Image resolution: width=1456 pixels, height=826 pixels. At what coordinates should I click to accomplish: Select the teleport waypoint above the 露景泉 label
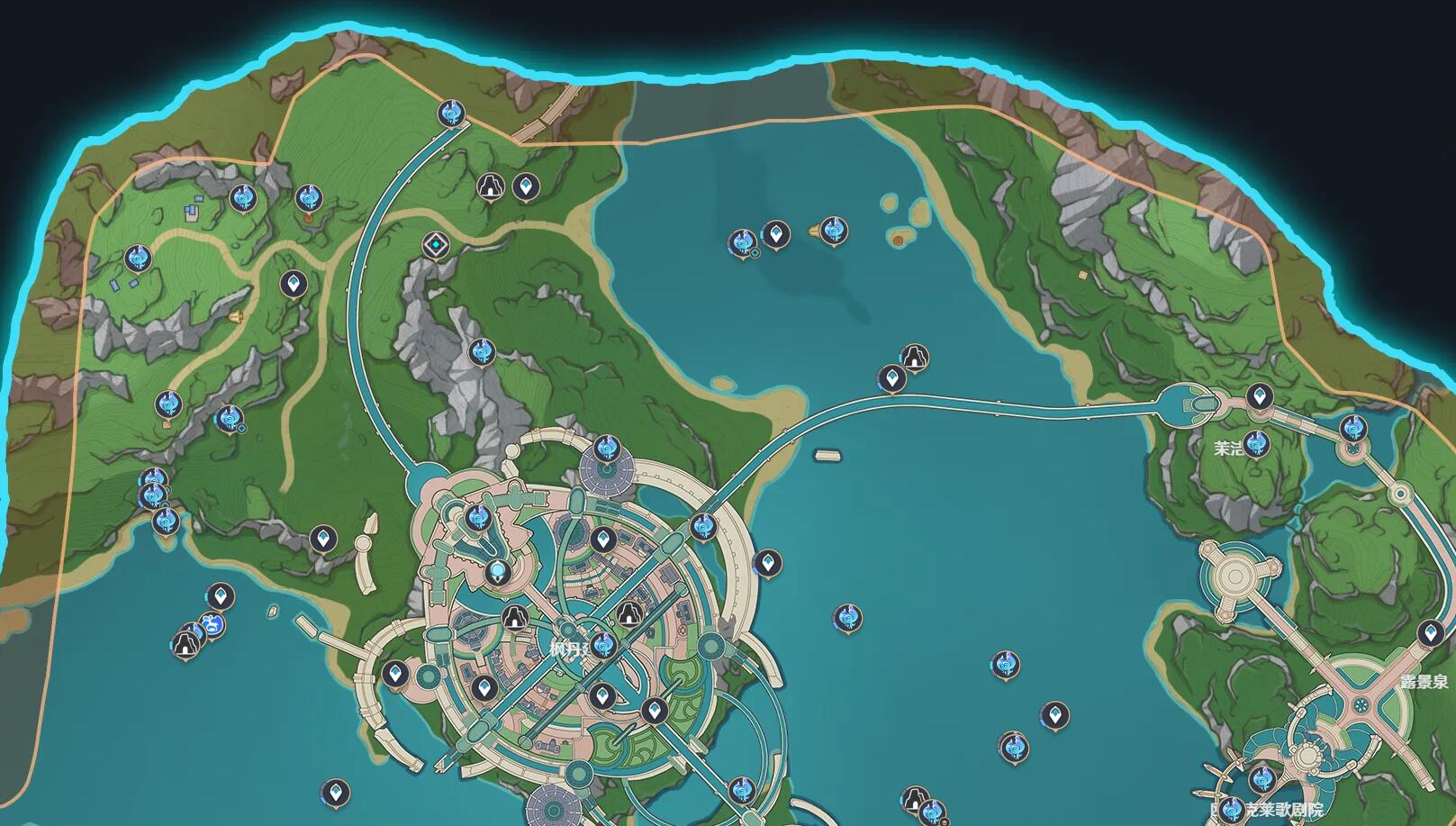[x=1429, y=632]
